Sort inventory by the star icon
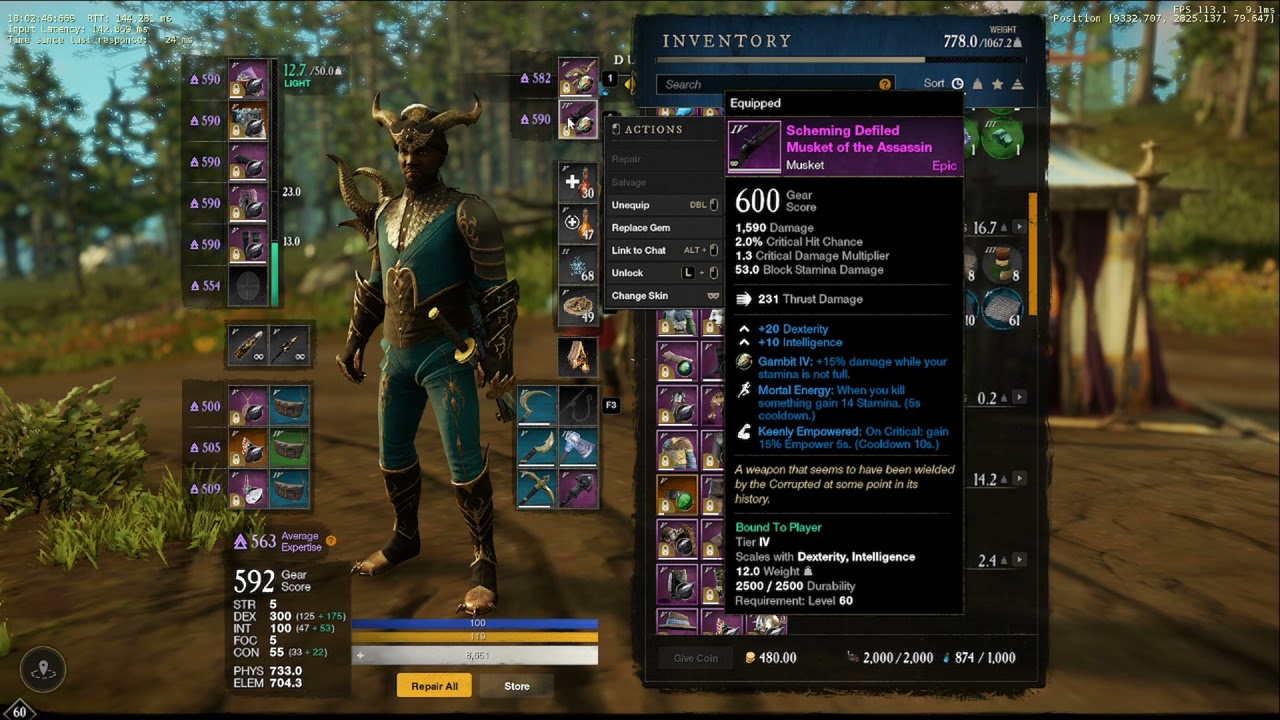 click(x=997, y=84)
